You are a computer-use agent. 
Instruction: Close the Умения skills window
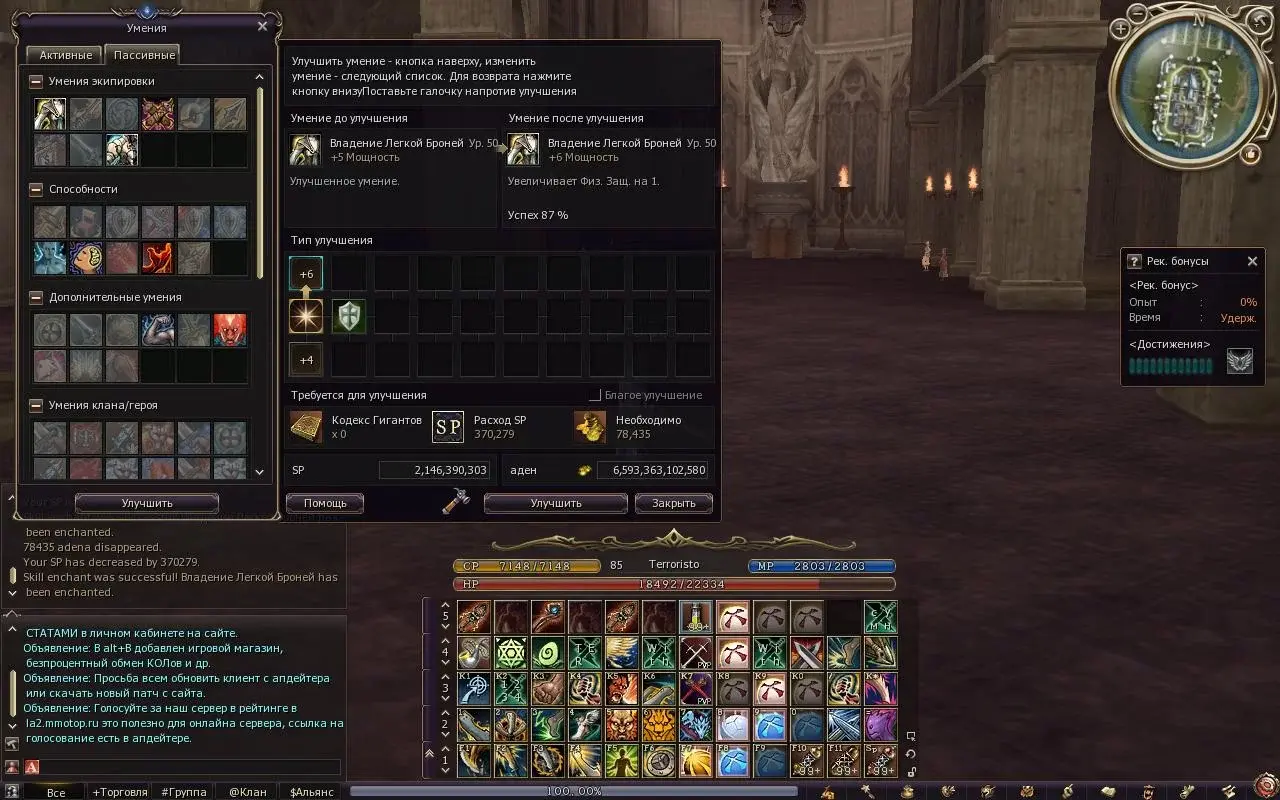262,27
